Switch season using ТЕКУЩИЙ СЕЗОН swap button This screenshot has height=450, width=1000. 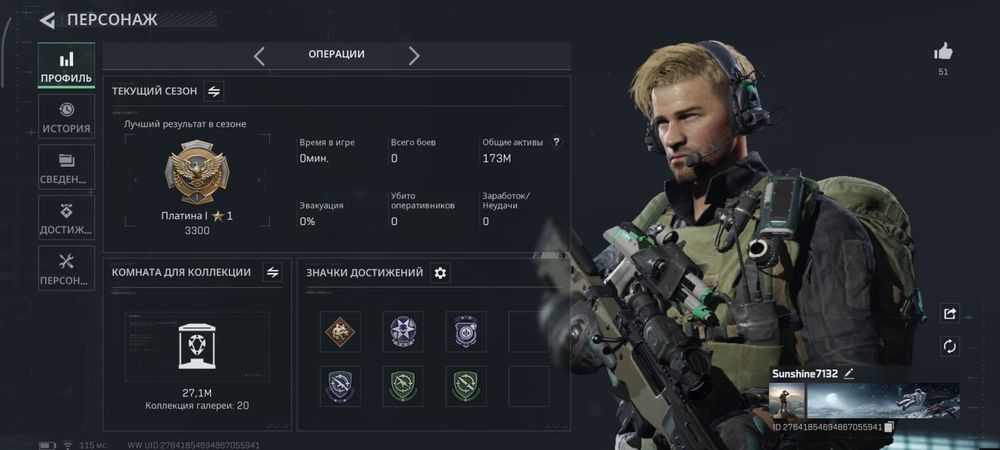214,91
